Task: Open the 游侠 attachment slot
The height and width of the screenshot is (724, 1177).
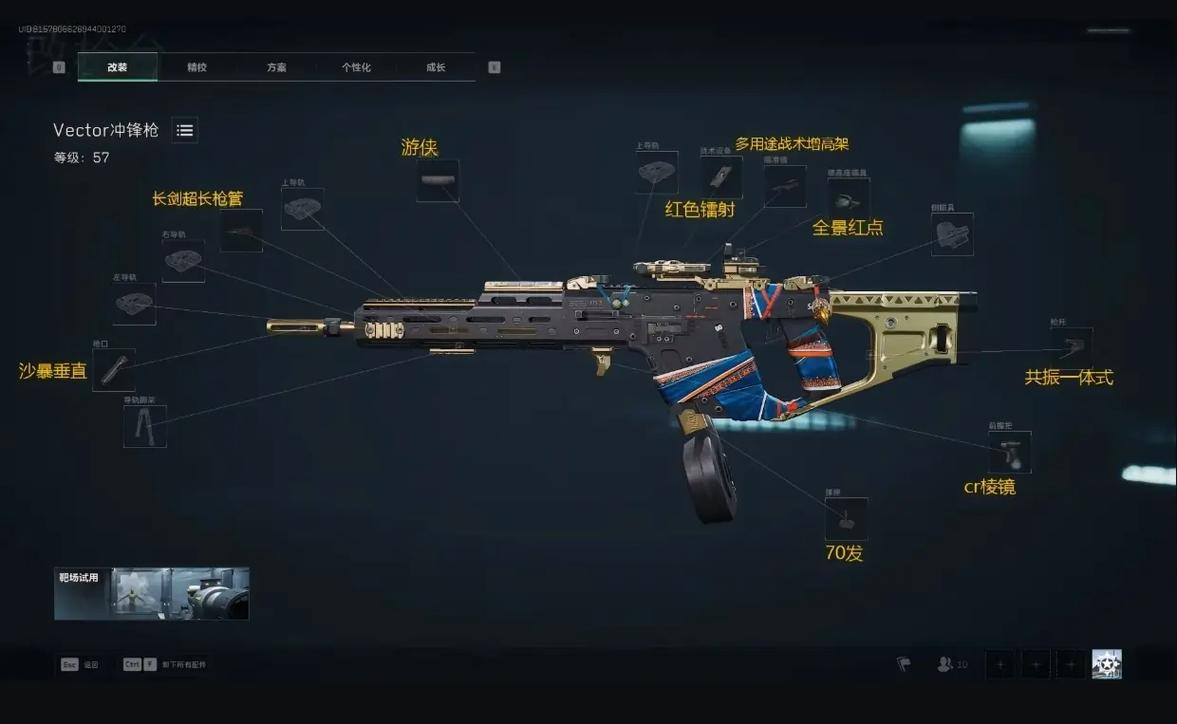Action: point(437,181)
